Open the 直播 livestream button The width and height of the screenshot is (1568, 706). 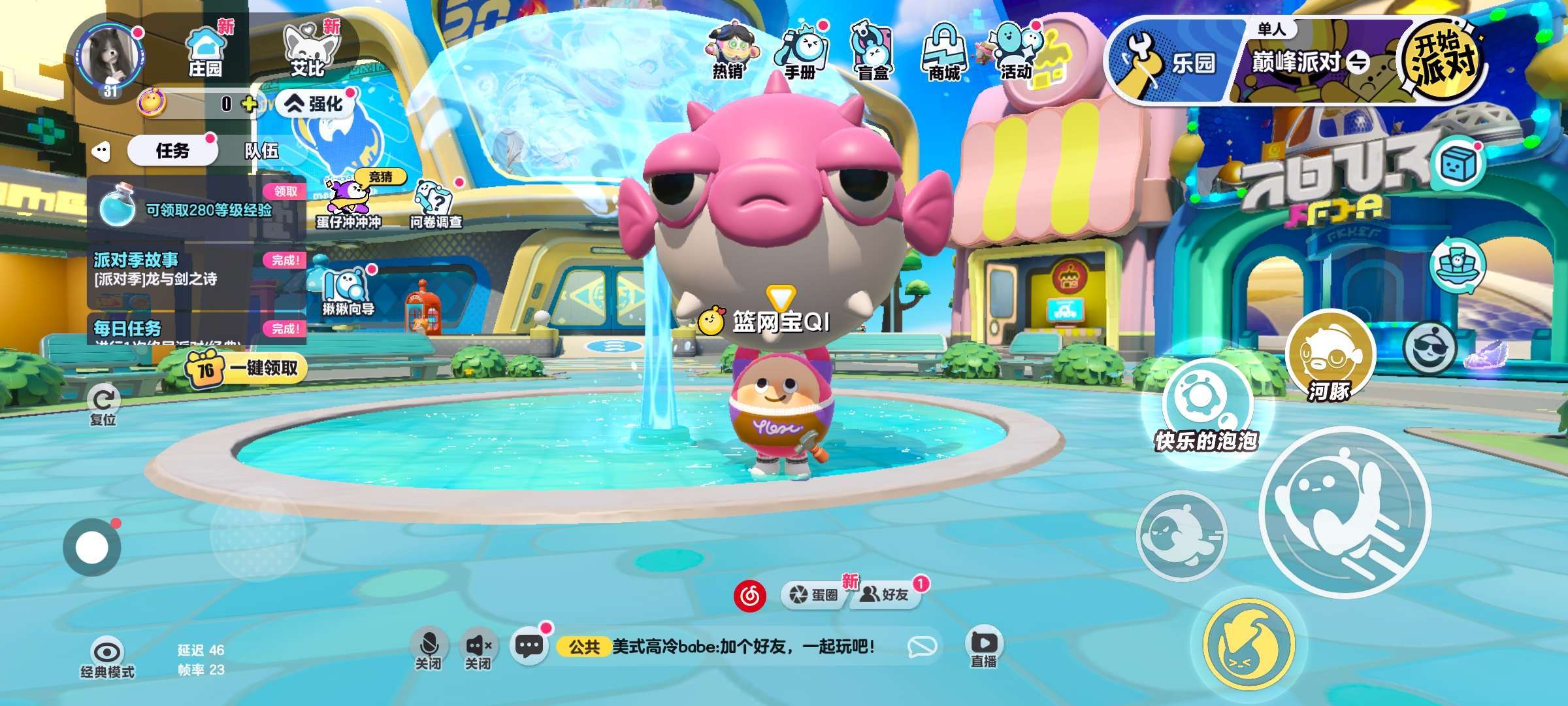pyautogui.click(x=984, y=647)
